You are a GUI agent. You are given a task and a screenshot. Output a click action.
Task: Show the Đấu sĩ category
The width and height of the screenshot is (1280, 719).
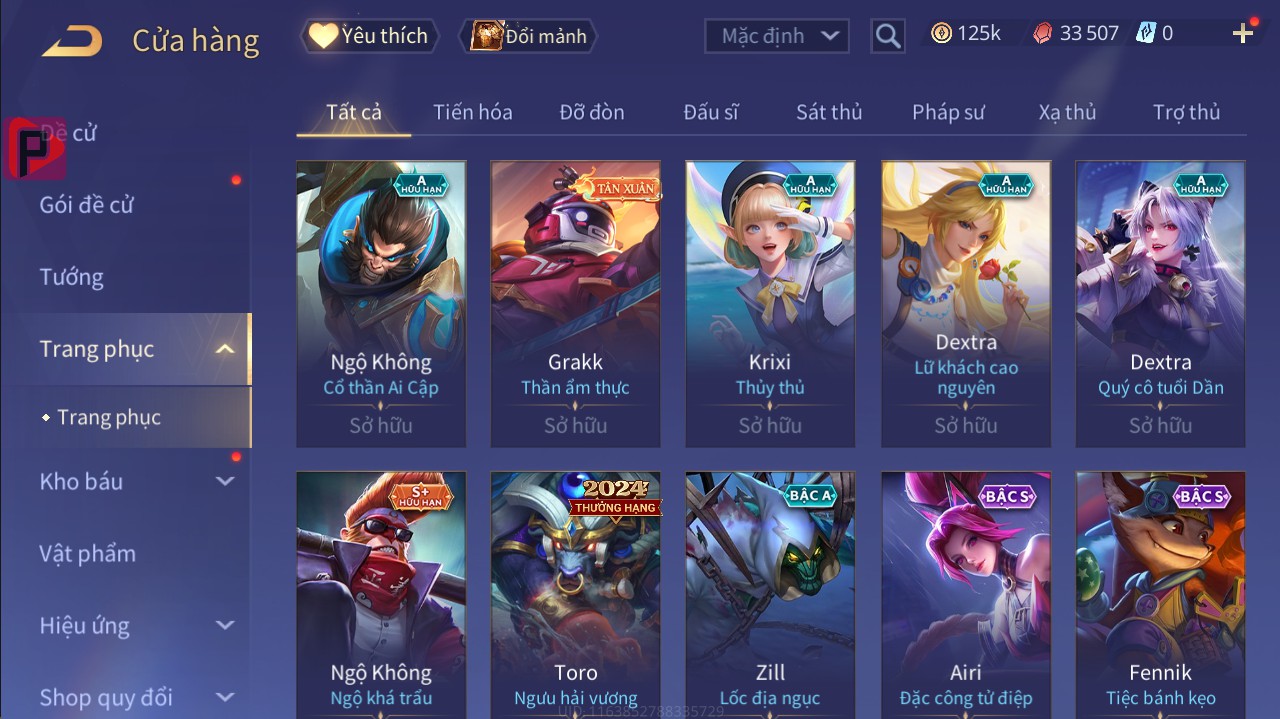711,112
